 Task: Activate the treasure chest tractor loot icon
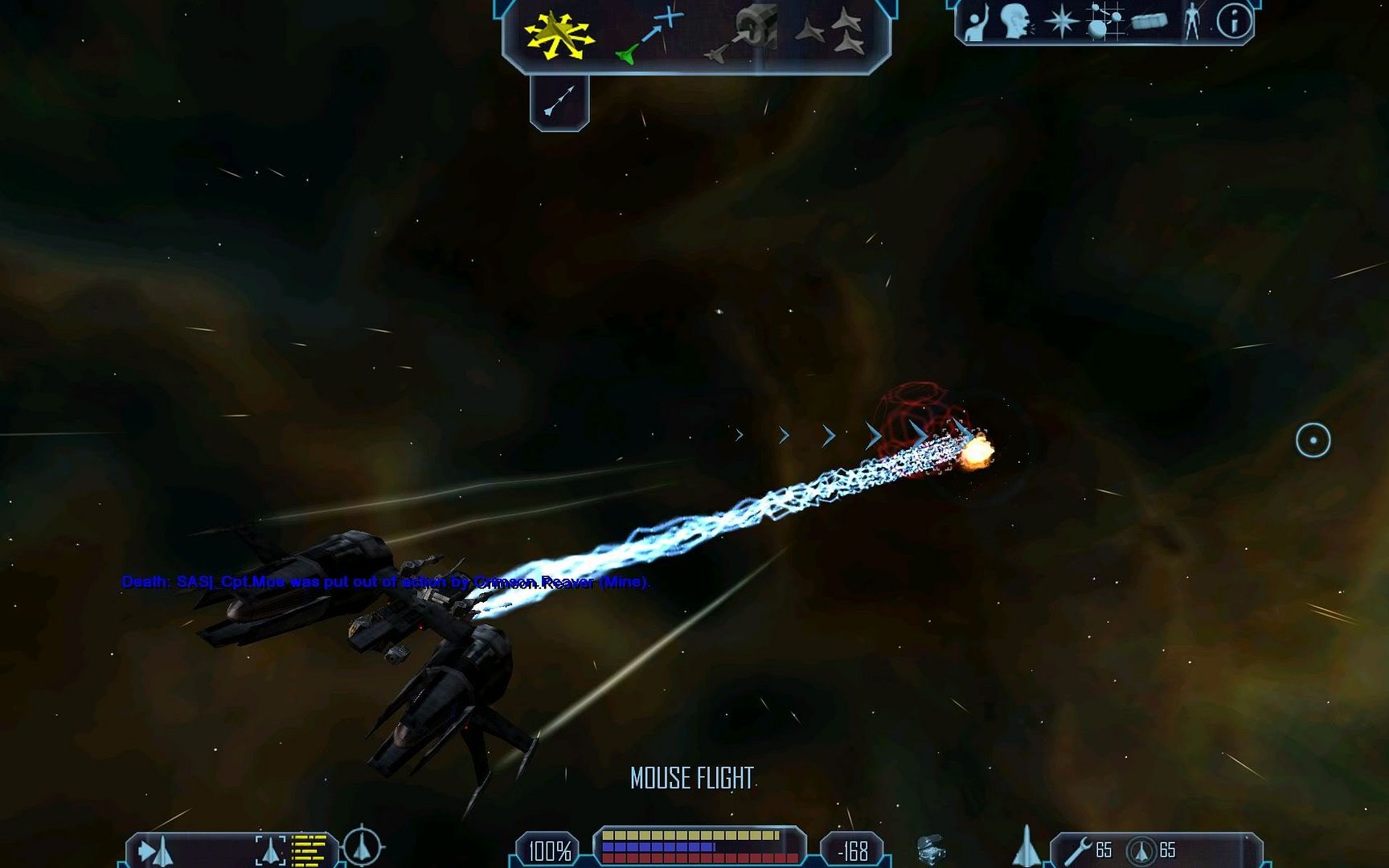931,850
